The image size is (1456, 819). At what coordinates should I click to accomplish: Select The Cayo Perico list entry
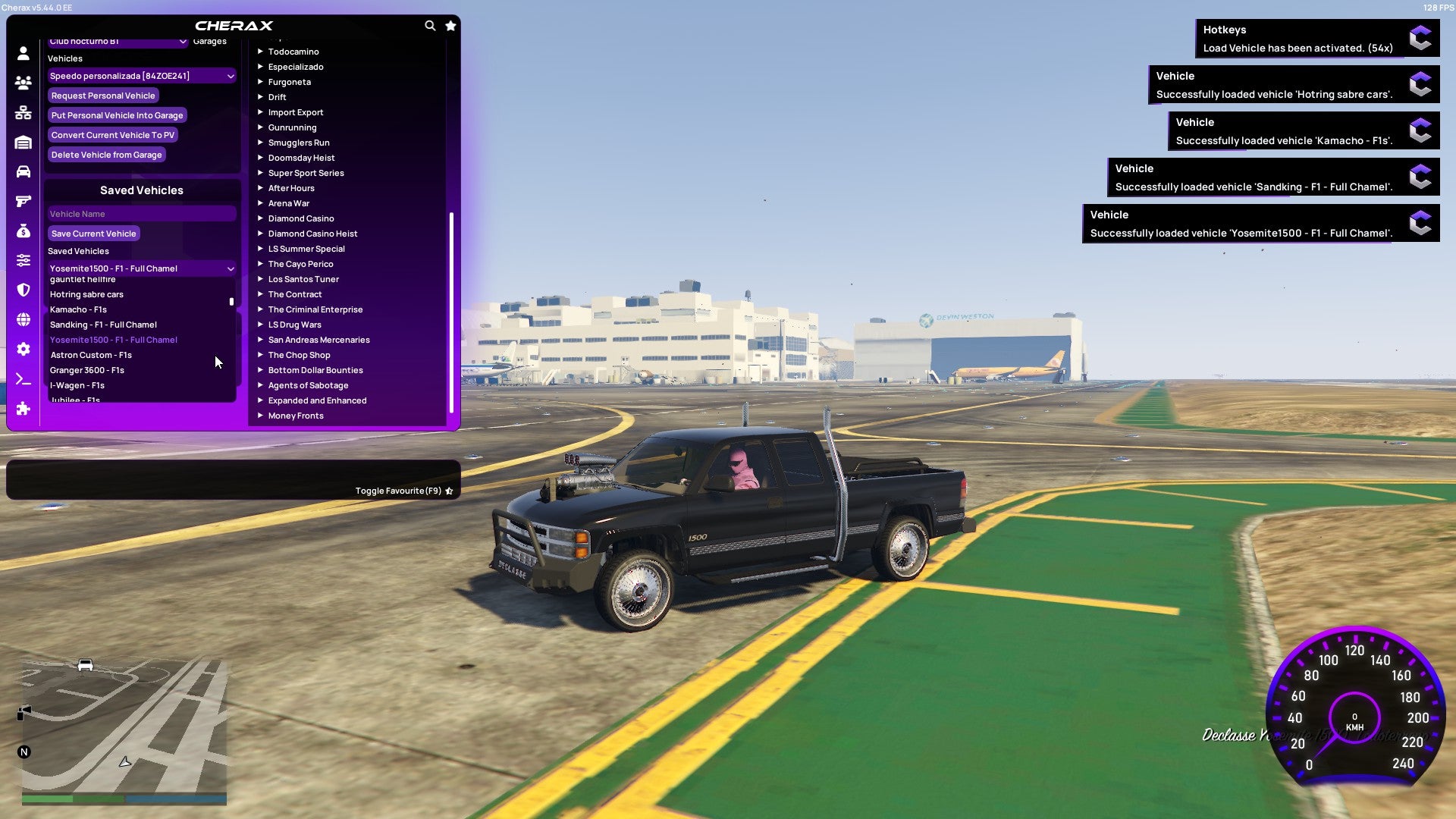click(x=300, y=264)
